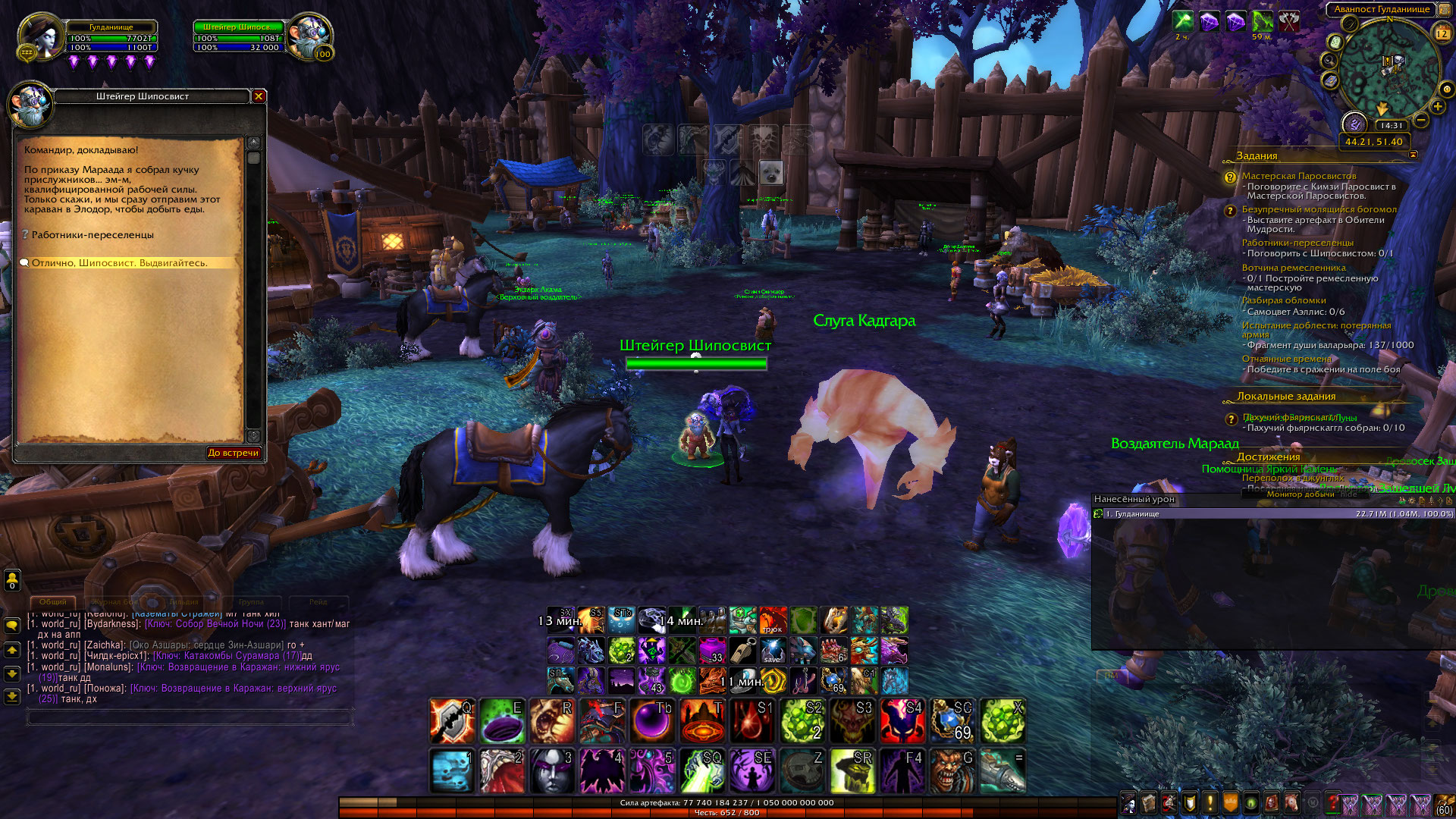Select the Гулданиище row in the damage meter
Screen dimensions: 1456x819
1272,514
